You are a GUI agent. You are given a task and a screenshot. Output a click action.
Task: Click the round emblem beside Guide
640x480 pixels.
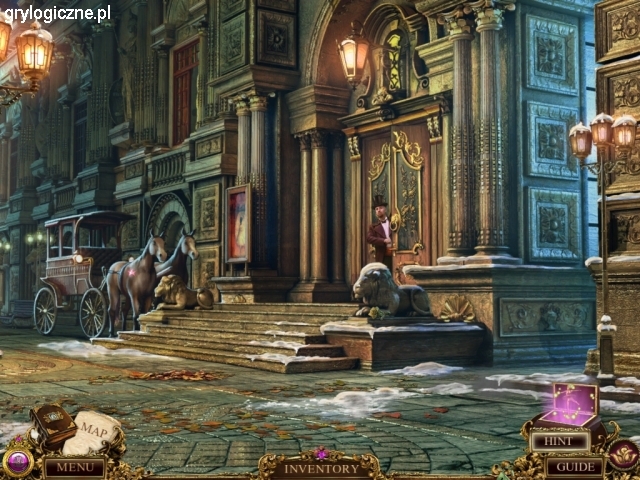tap(623, 455)
